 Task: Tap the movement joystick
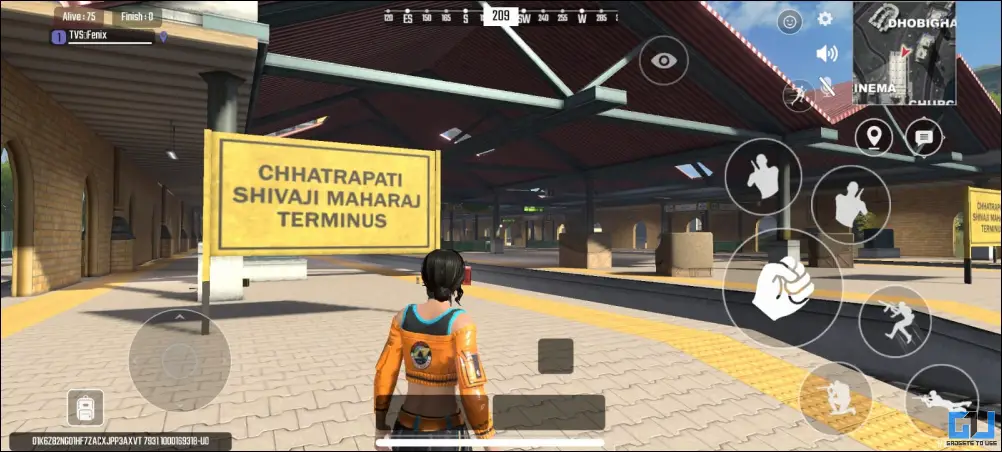180,359
